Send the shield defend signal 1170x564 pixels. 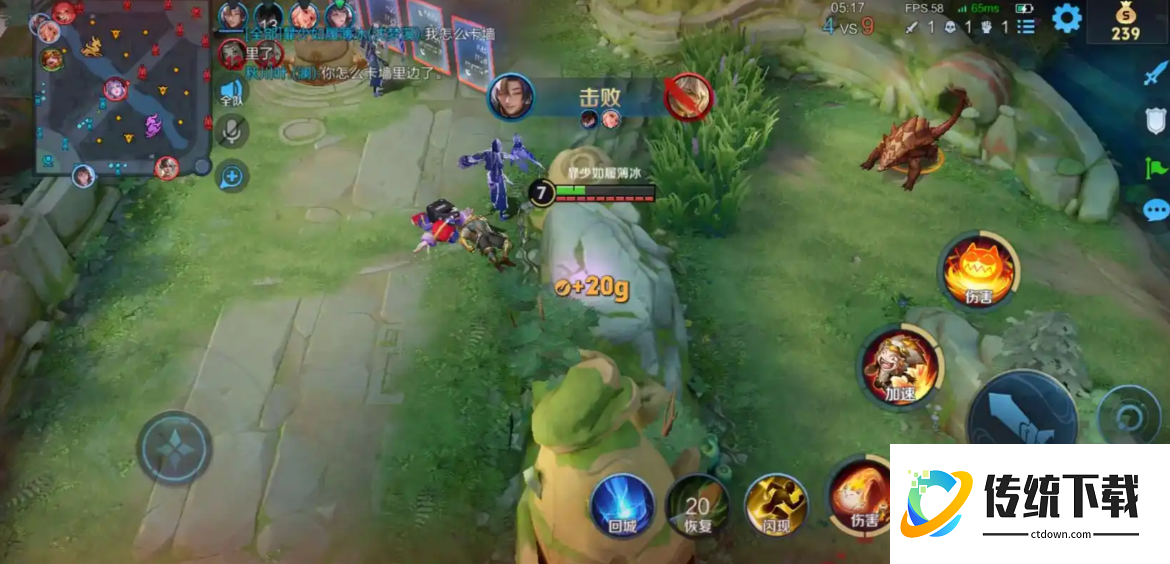click(1155, 121)
